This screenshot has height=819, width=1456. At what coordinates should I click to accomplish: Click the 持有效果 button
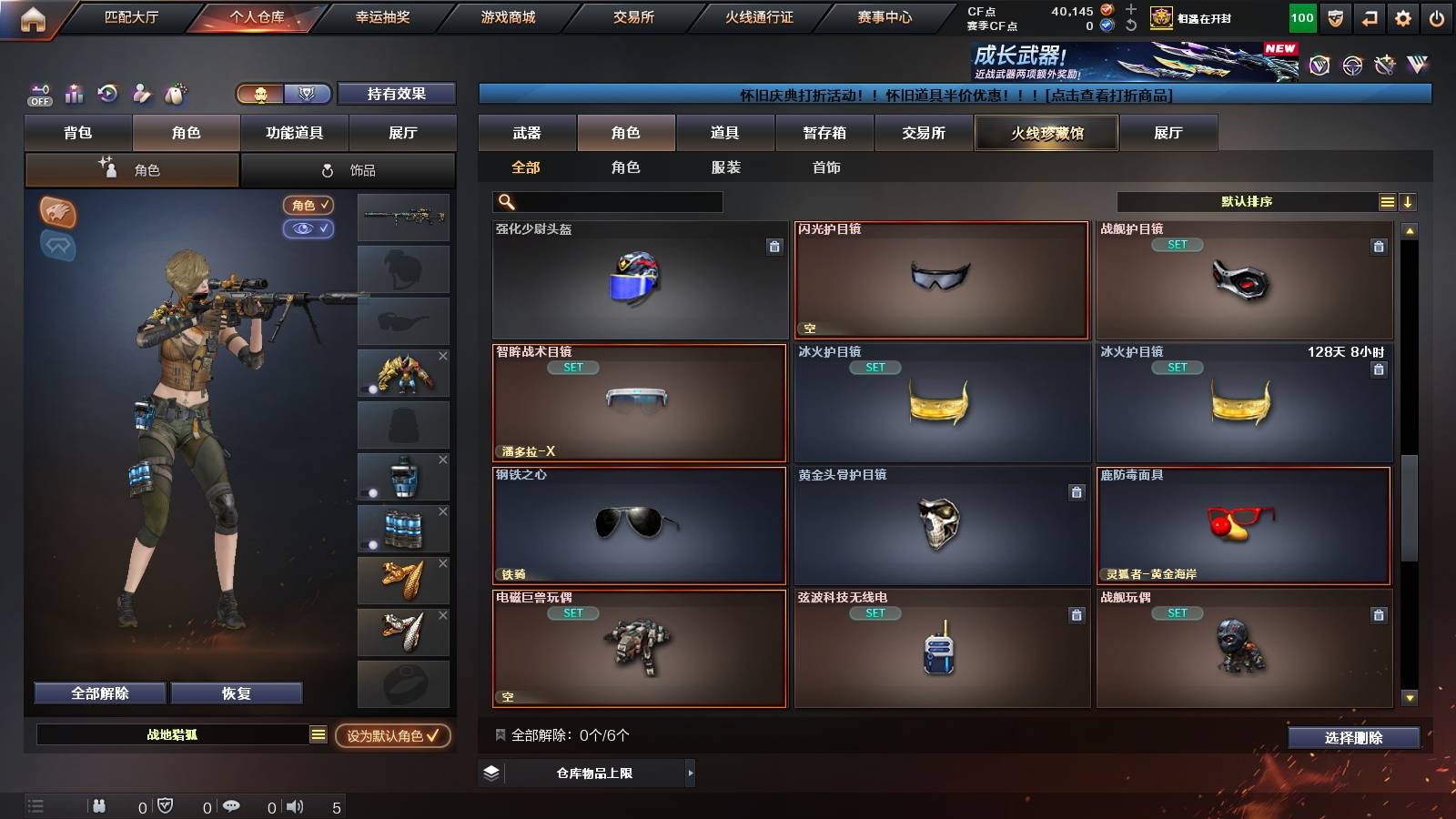[397, 94]
